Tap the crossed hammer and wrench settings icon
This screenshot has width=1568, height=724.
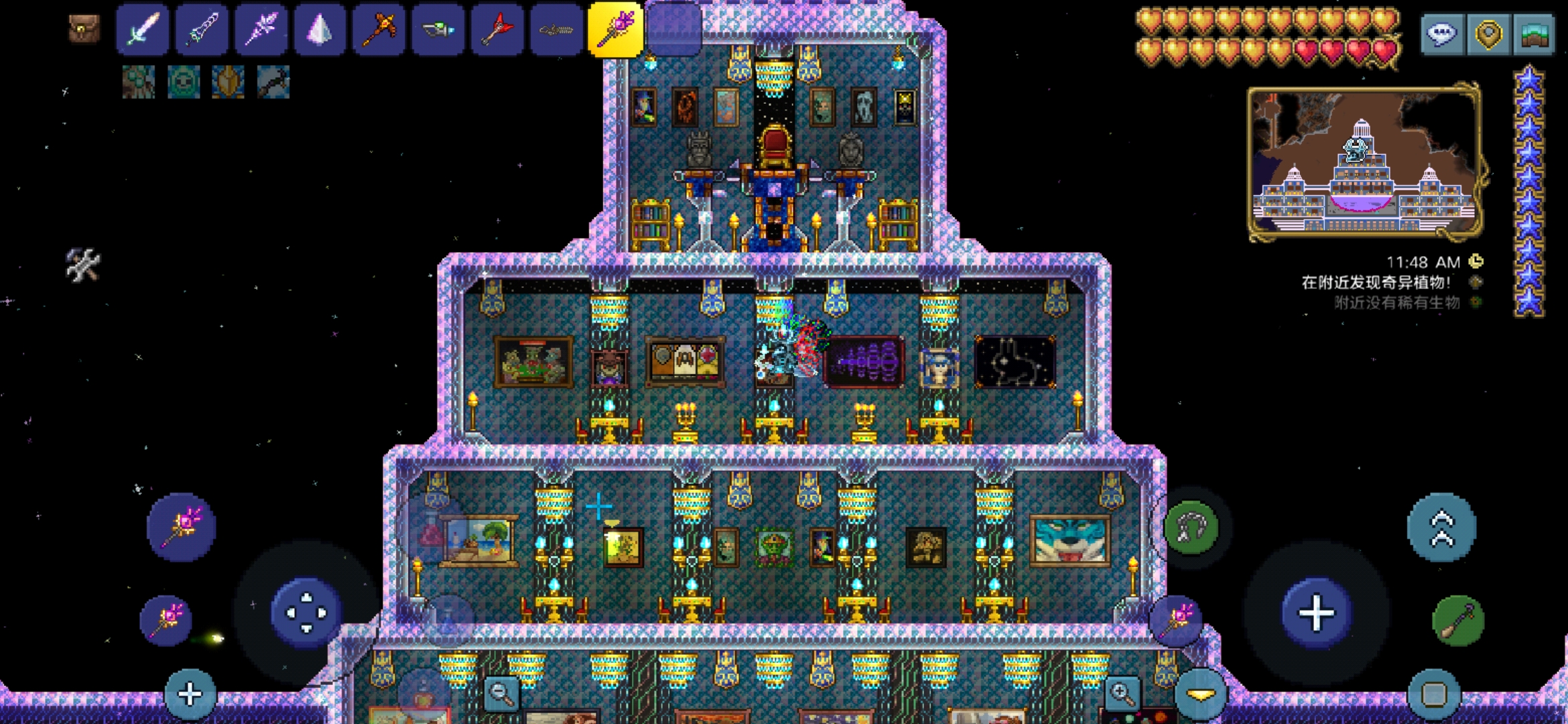click(x=83, y=265)
